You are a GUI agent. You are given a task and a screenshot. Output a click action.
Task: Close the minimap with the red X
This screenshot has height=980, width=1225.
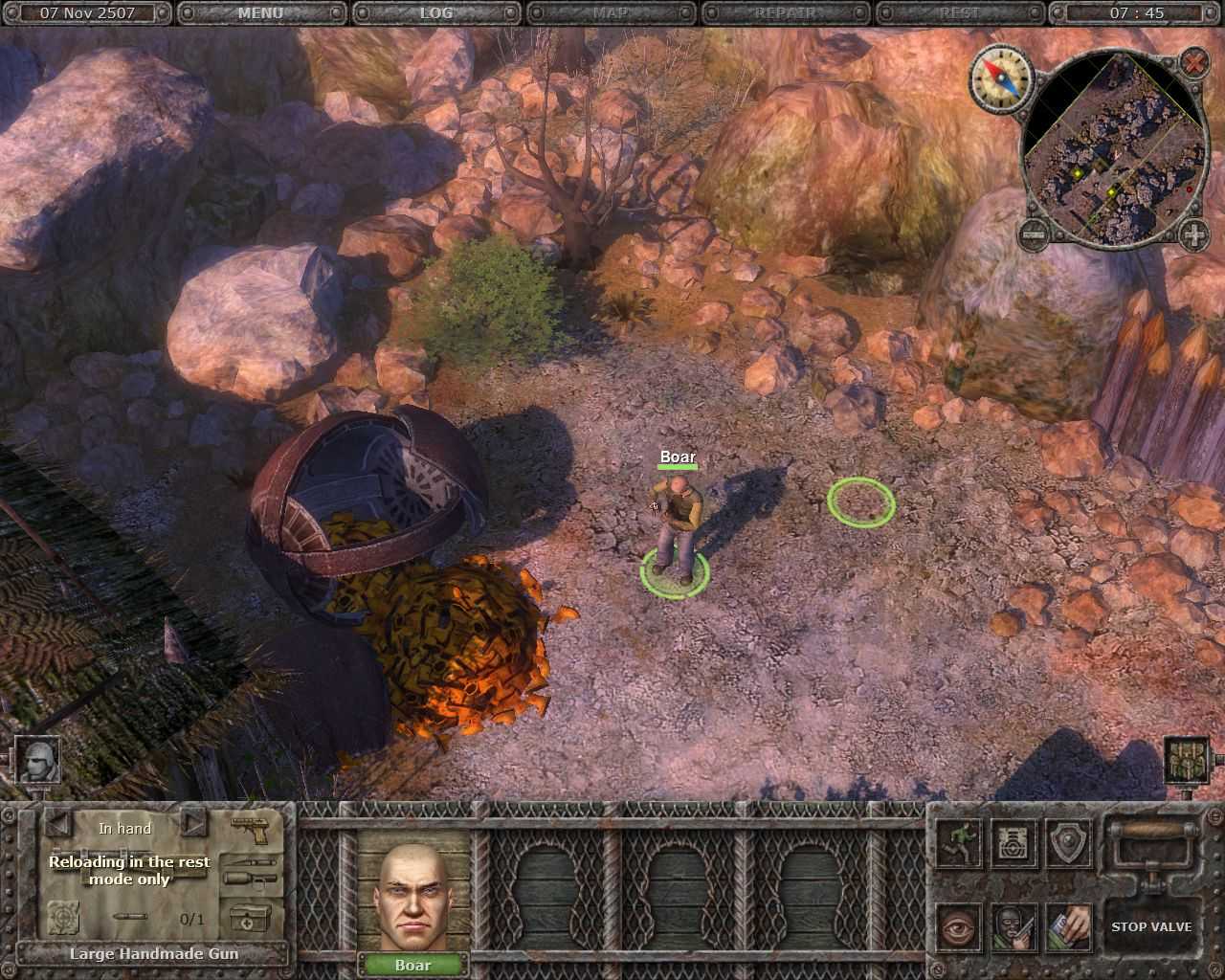pyautogui.click(x=1192, y=64)
